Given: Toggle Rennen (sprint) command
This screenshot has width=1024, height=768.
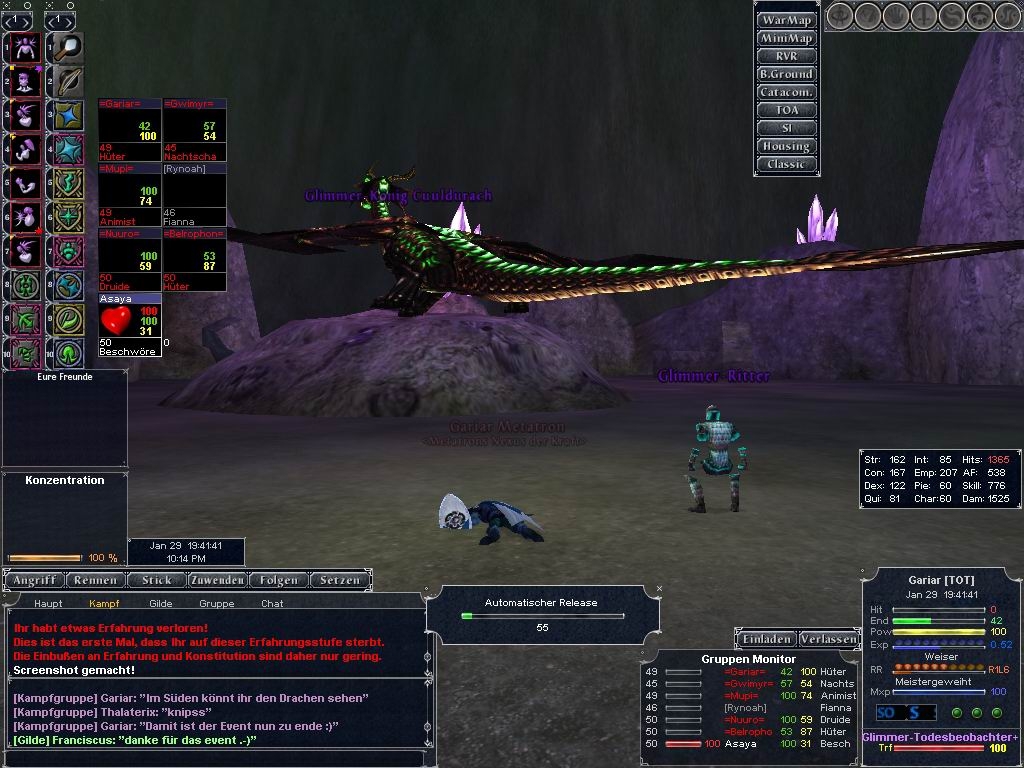Looking at the screenshot, I should (x=98, y=580).
